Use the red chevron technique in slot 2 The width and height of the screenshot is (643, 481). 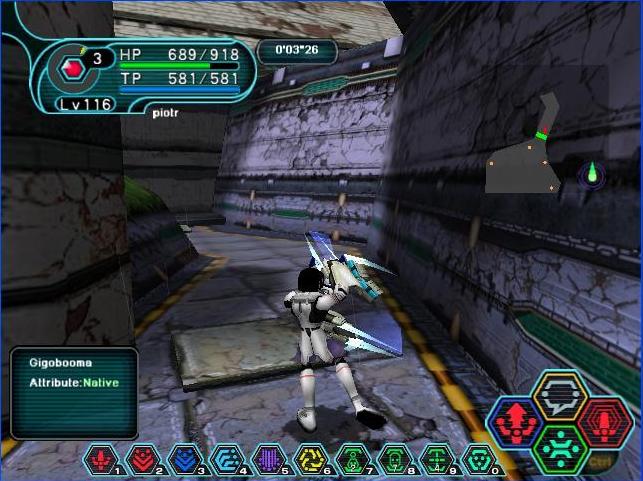[142, 460]
